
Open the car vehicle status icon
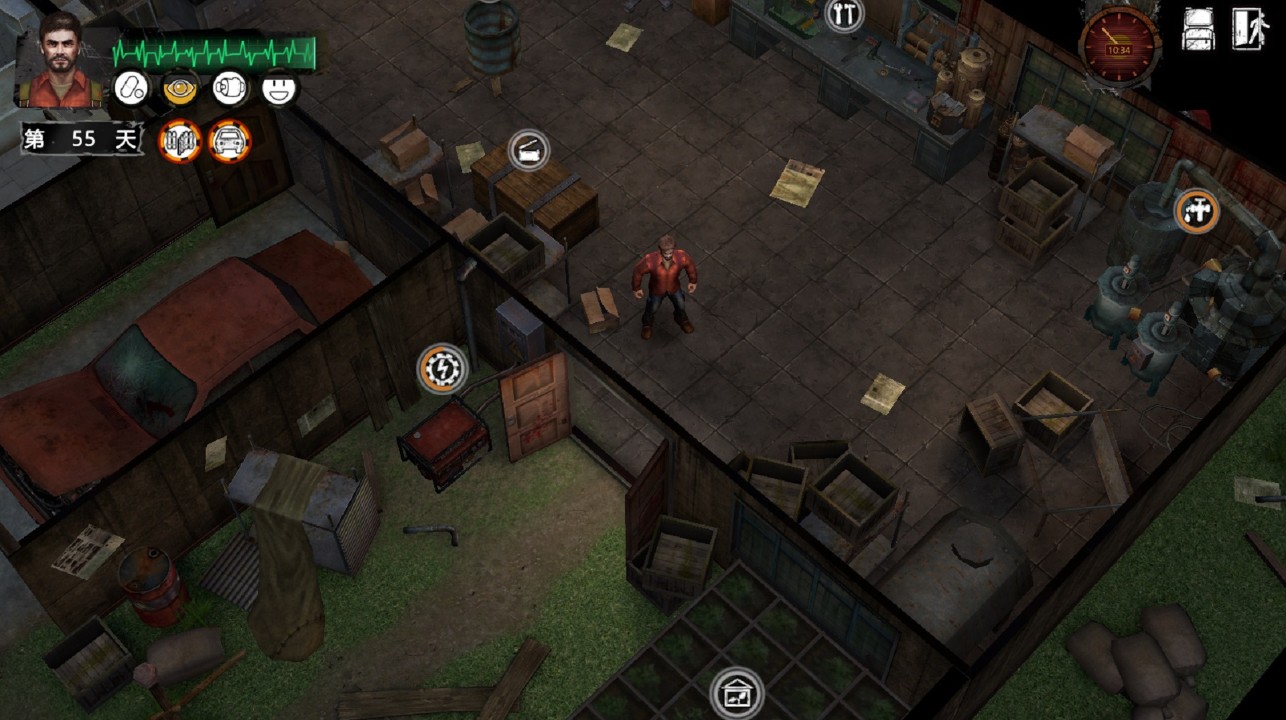coord(231,140)
